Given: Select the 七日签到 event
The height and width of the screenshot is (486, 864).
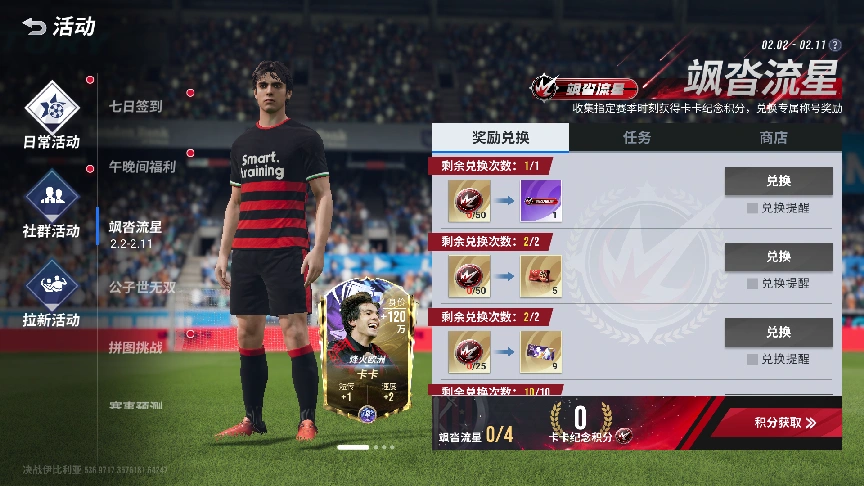Looking at the screenshot, I should point(136,105).
